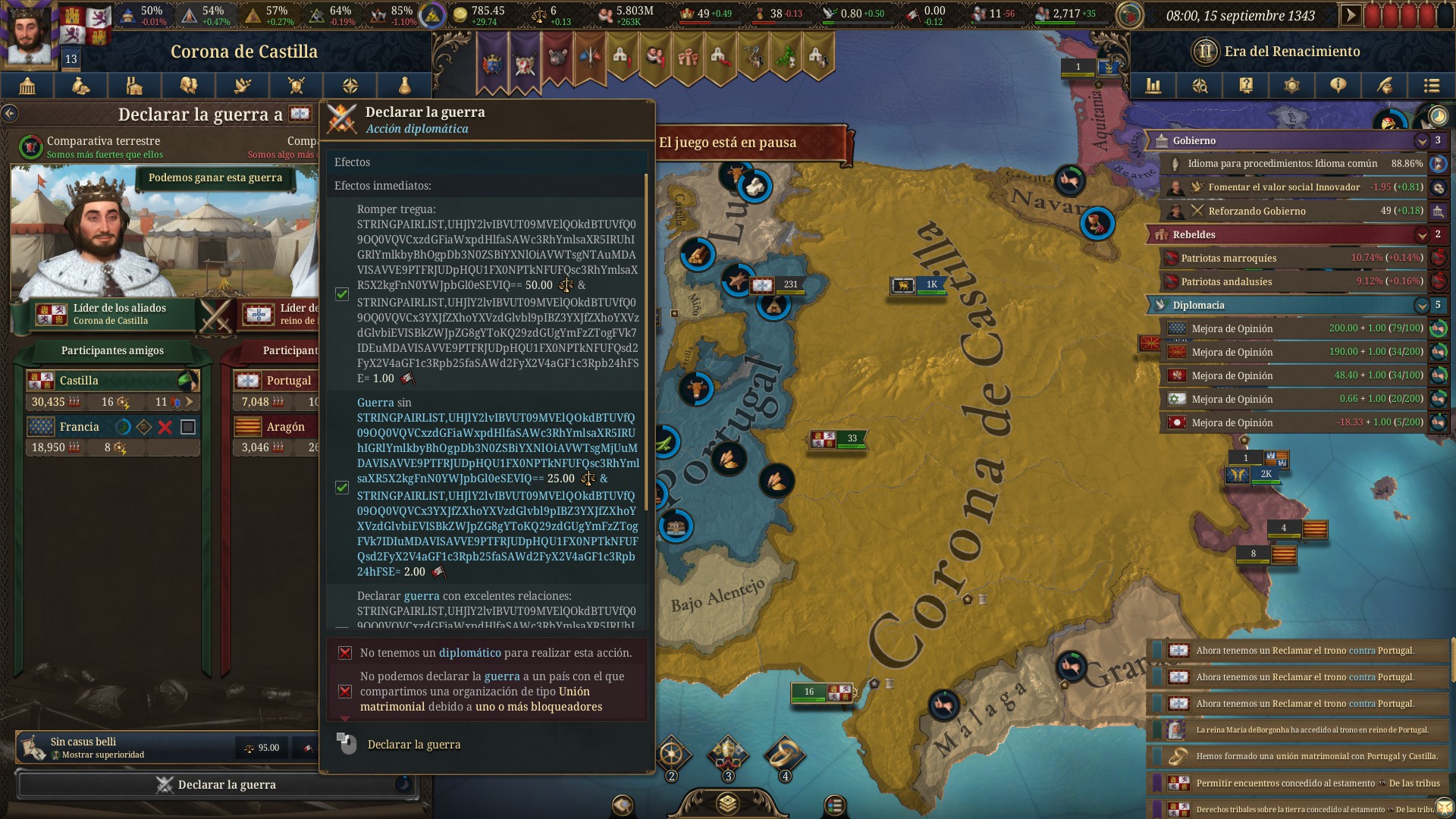The height and width of the screenshot is (819, 1456).
Task: Open the game settings gear icon
Action: (x=1291, y=86)
